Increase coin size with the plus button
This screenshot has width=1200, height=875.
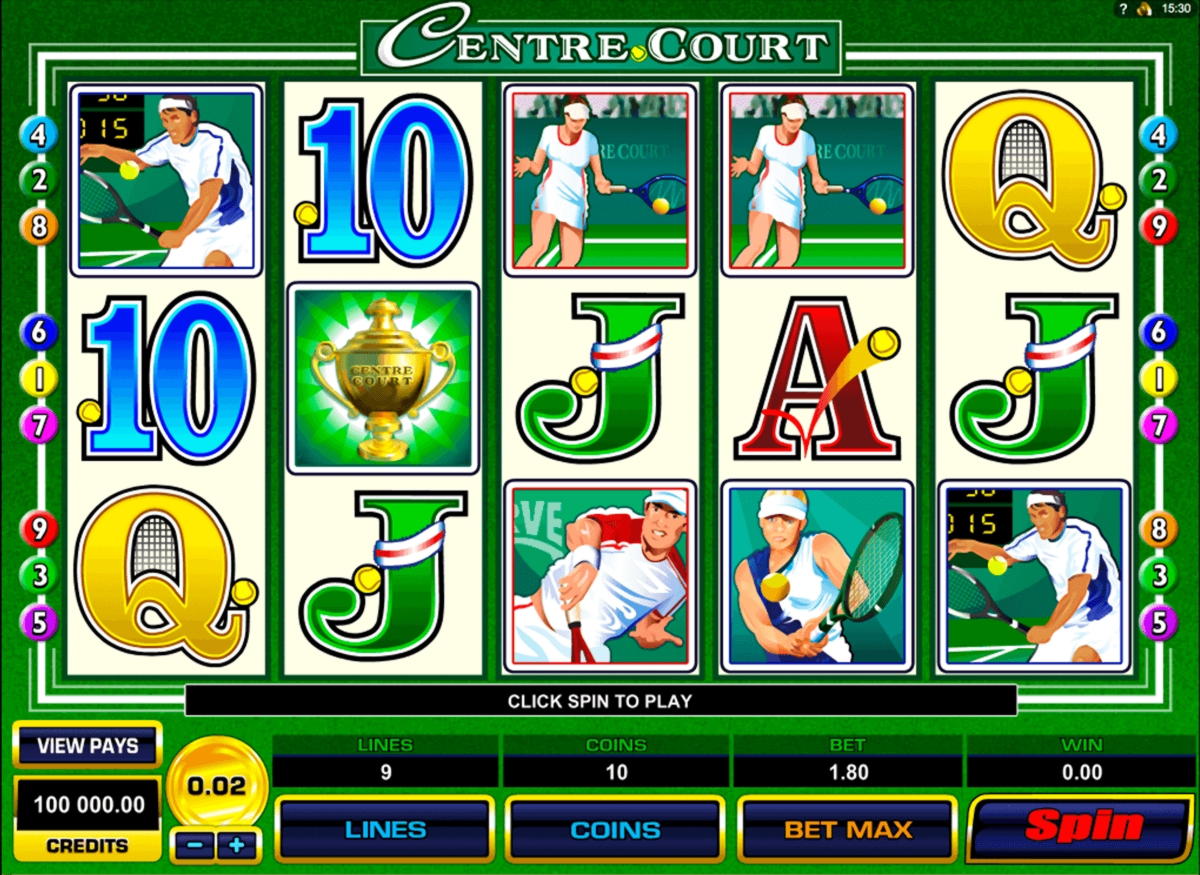tap(237, 845)
